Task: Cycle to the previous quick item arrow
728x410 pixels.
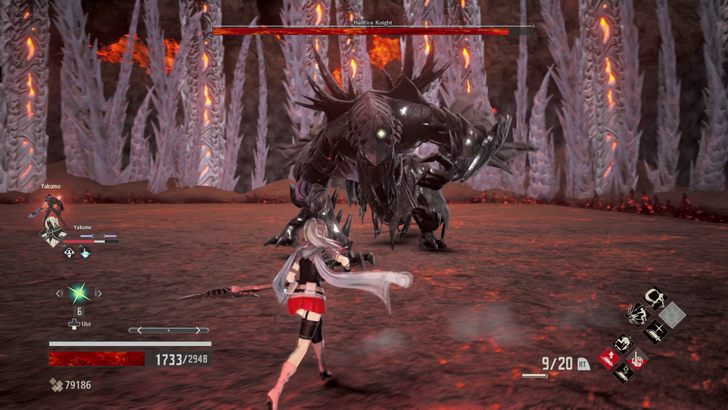Action: click(x=58, y=293)
